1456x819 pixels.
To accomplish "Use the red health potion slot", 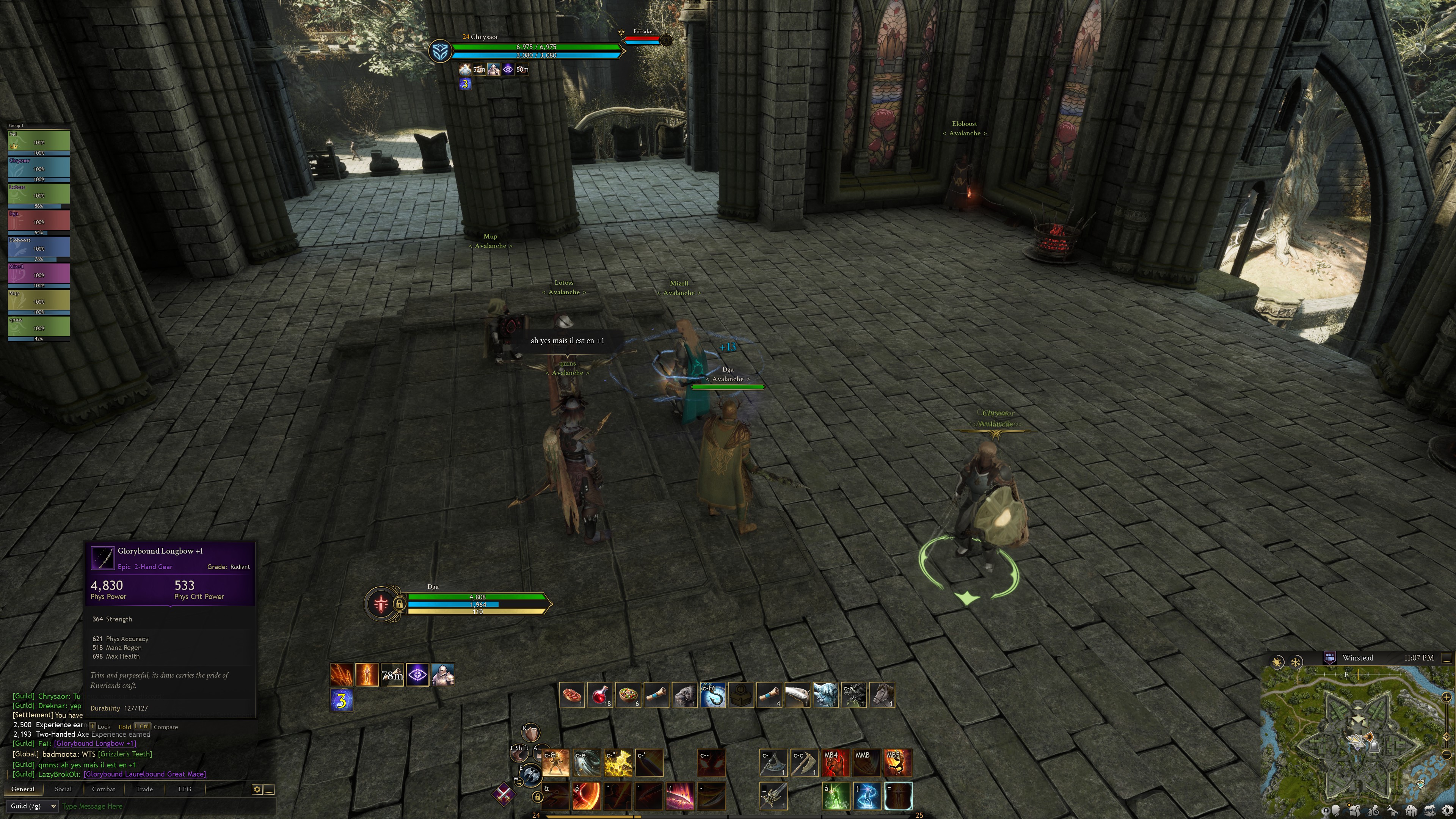I will click(600, 695).
